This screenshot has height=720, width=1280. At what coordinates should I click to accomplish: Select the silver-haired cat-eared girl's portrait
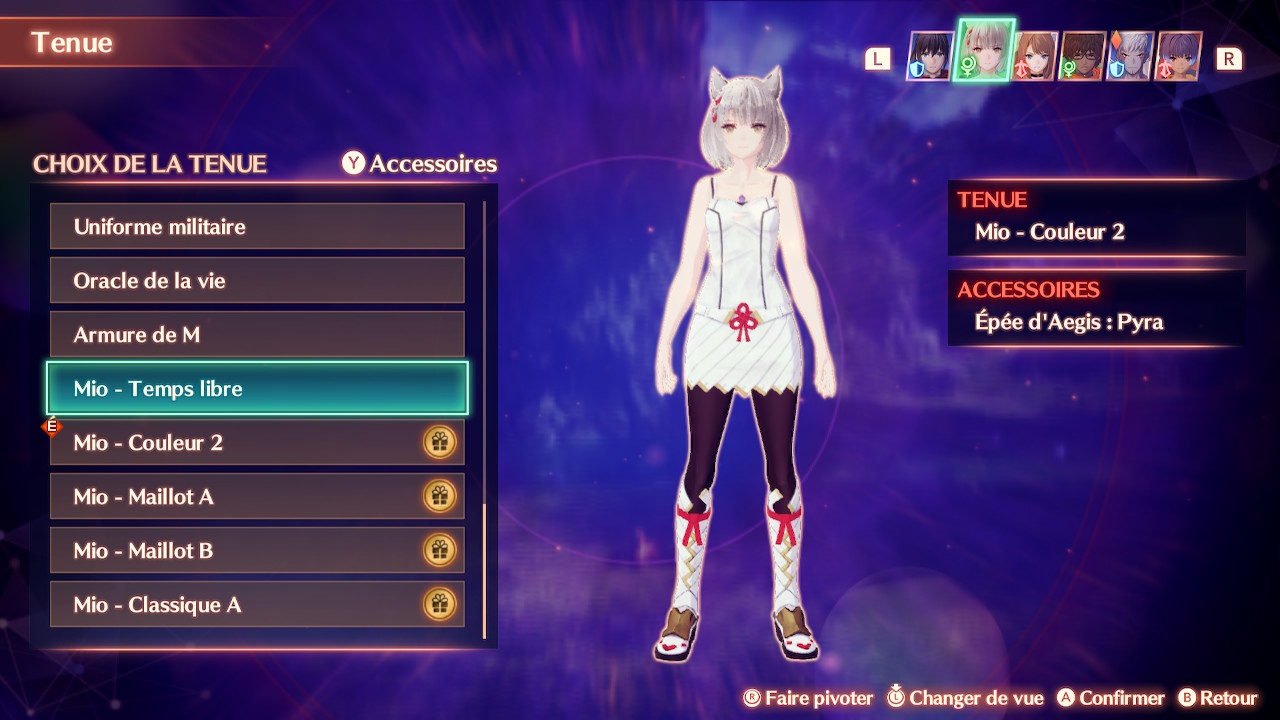click(985, 52)
